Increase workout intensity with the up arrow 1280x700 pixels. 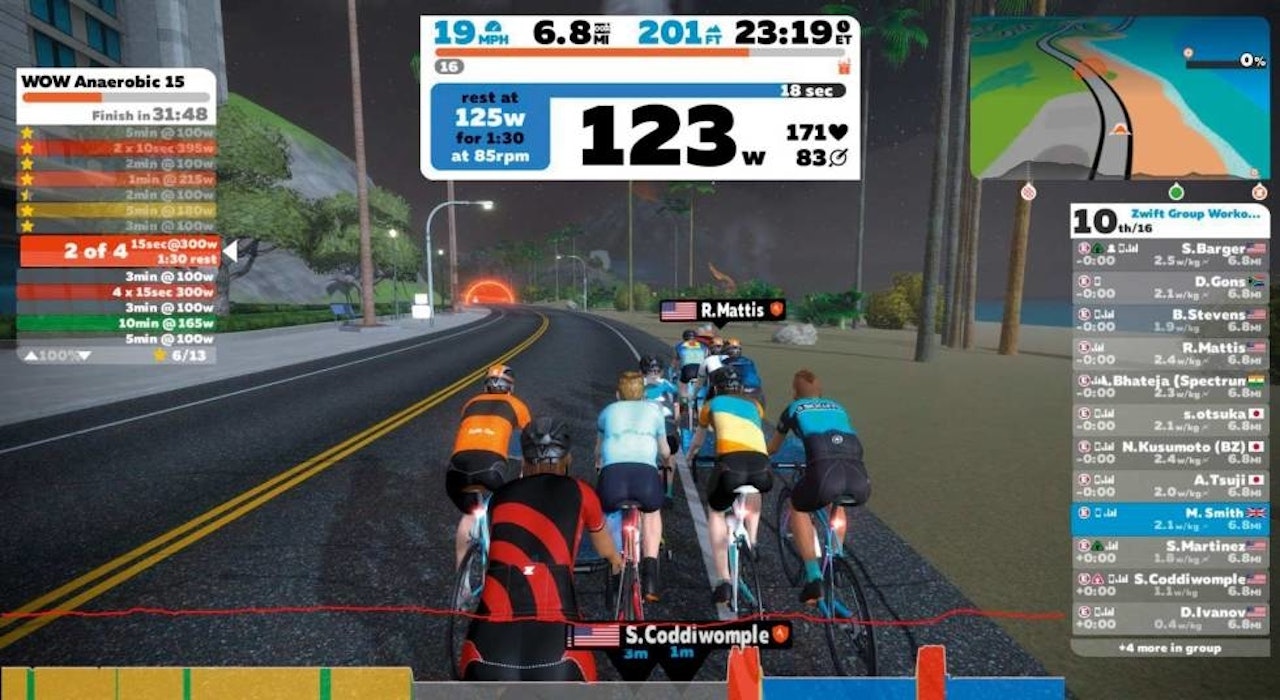[x=32, y=356]
